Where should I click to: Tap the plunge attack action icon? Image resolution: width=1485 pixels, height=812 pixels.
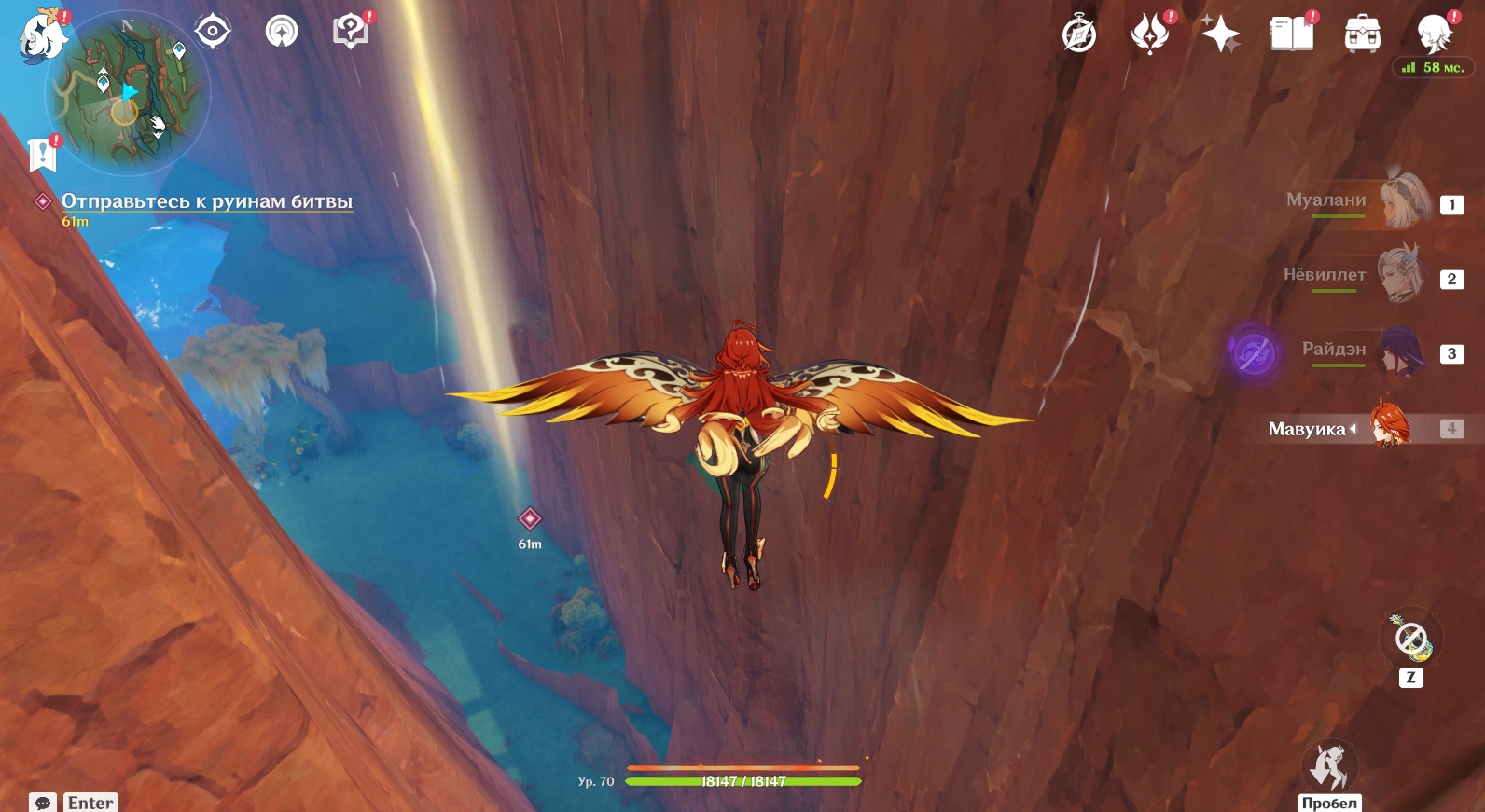[x=1329, y=767]
